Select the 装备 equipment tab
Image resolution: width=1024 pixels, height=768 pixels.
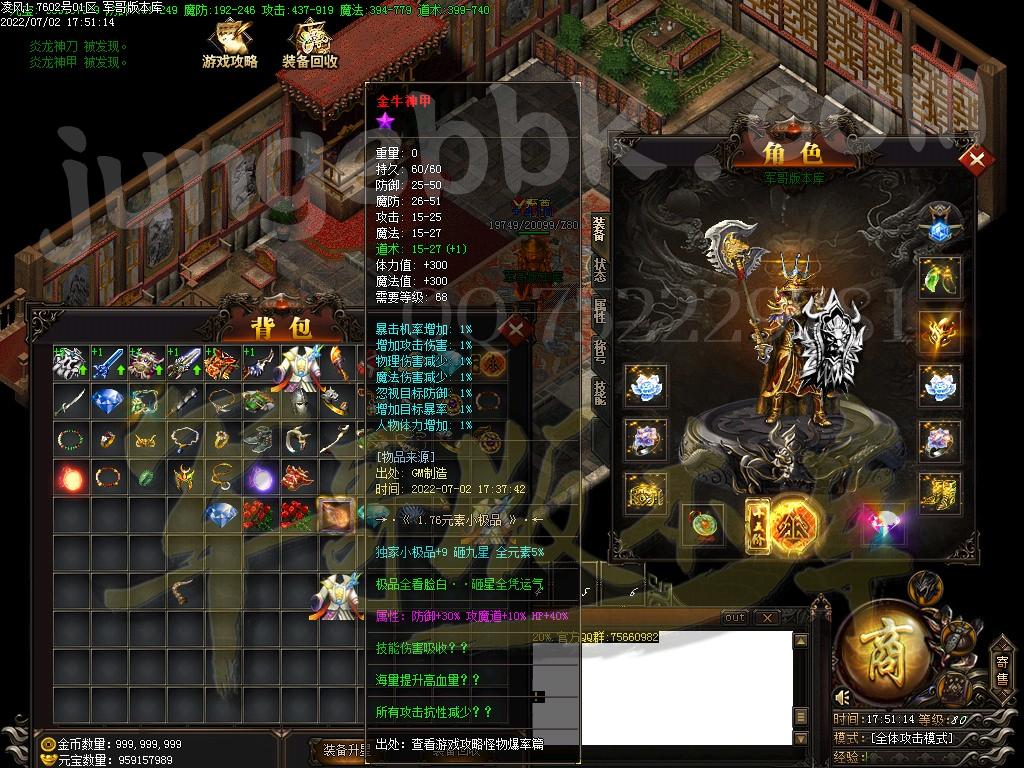coord(599,230)
